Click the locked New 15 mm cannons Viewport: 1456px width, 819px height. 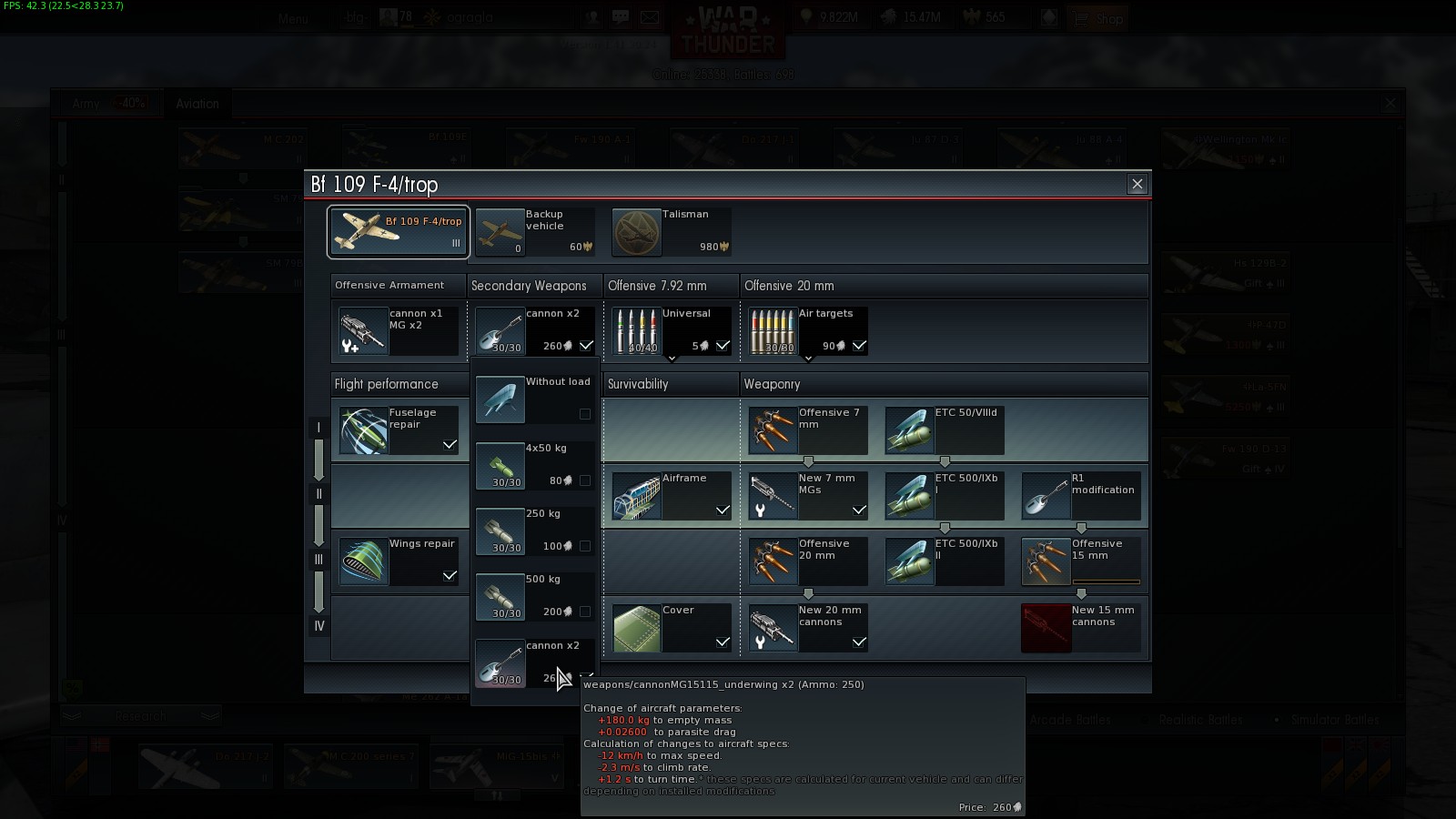point(1080,627)
